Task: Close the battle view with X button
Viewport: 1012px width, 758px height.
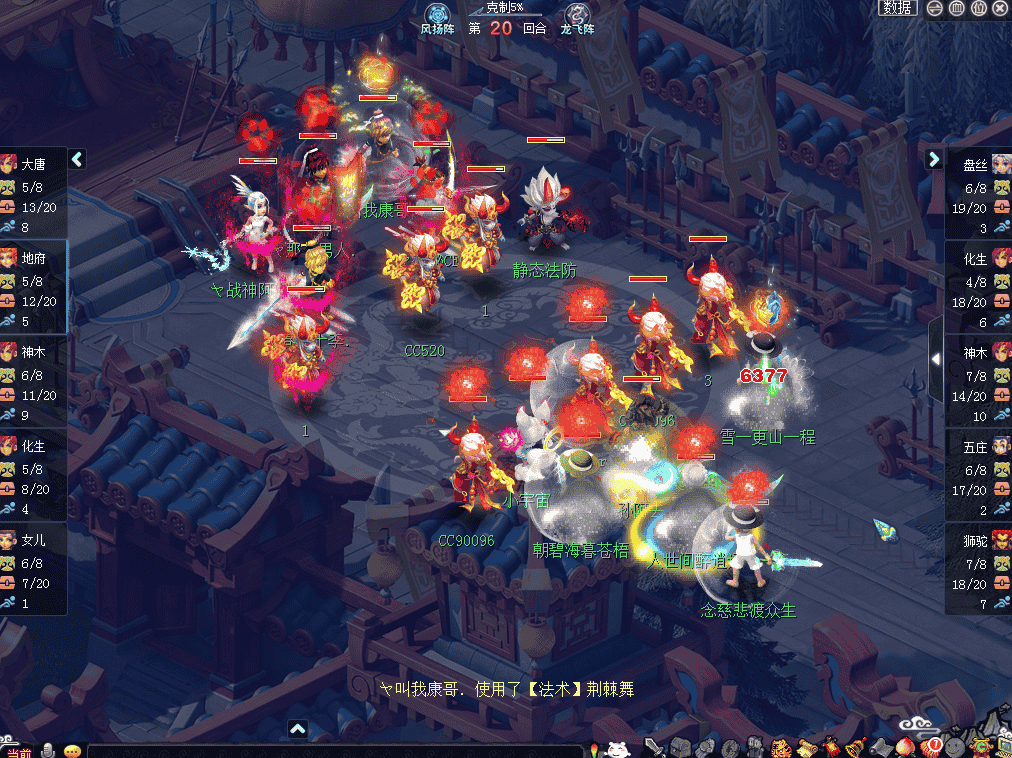Action: point(1000,8)
